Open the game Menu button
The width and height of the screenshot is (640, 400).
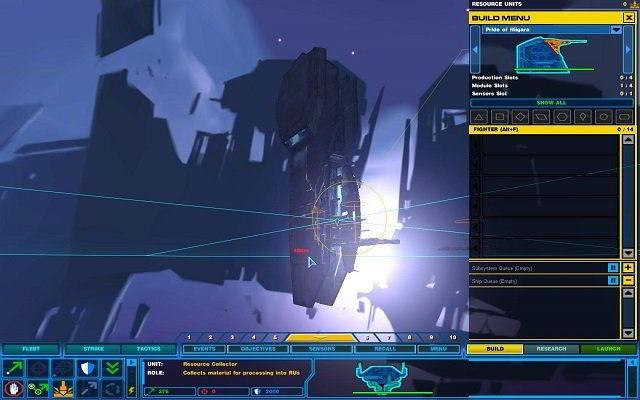click(x=438, y=349)
